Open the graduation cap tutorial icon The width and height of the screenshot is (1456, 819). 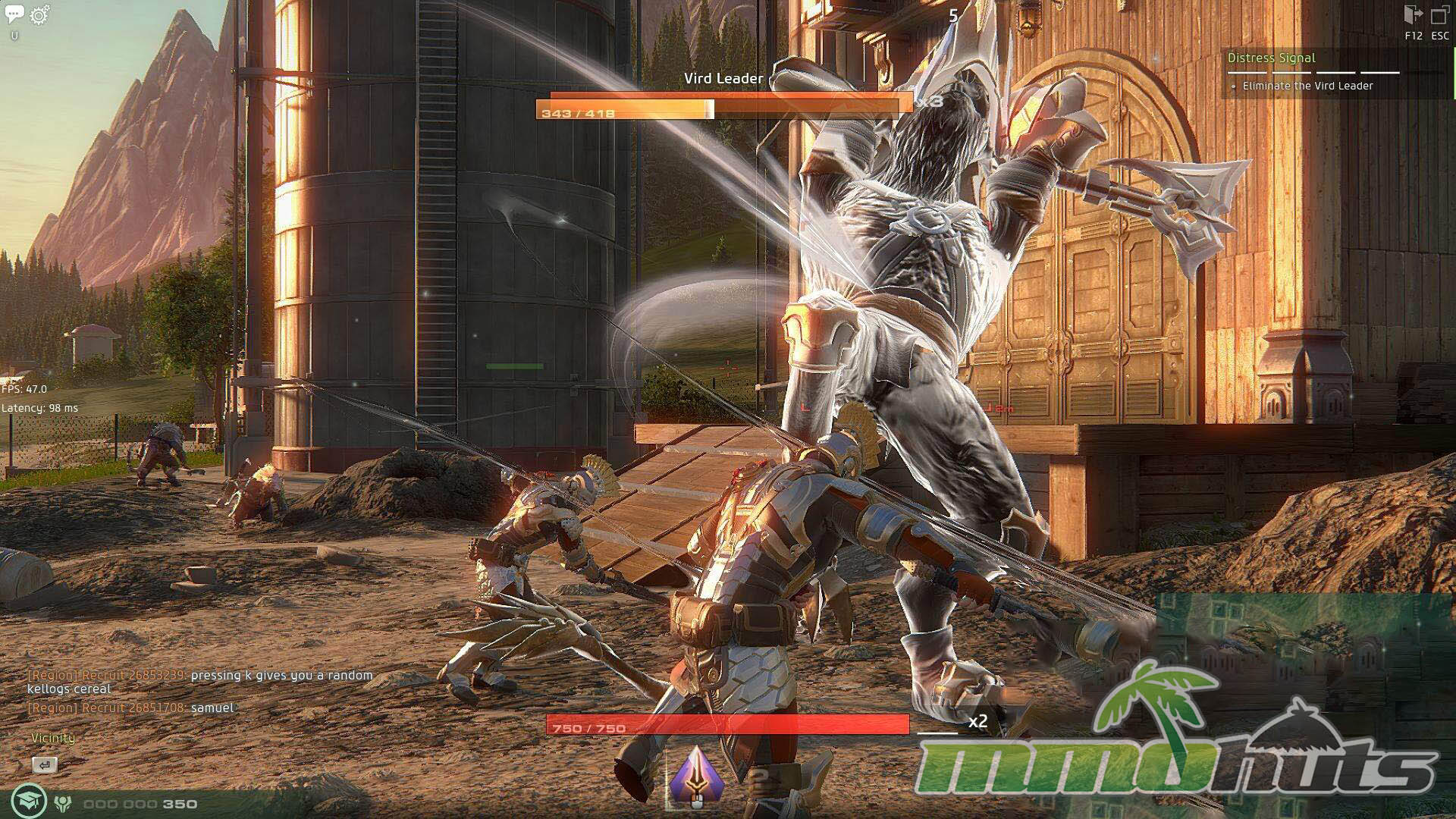coord(29,802)
